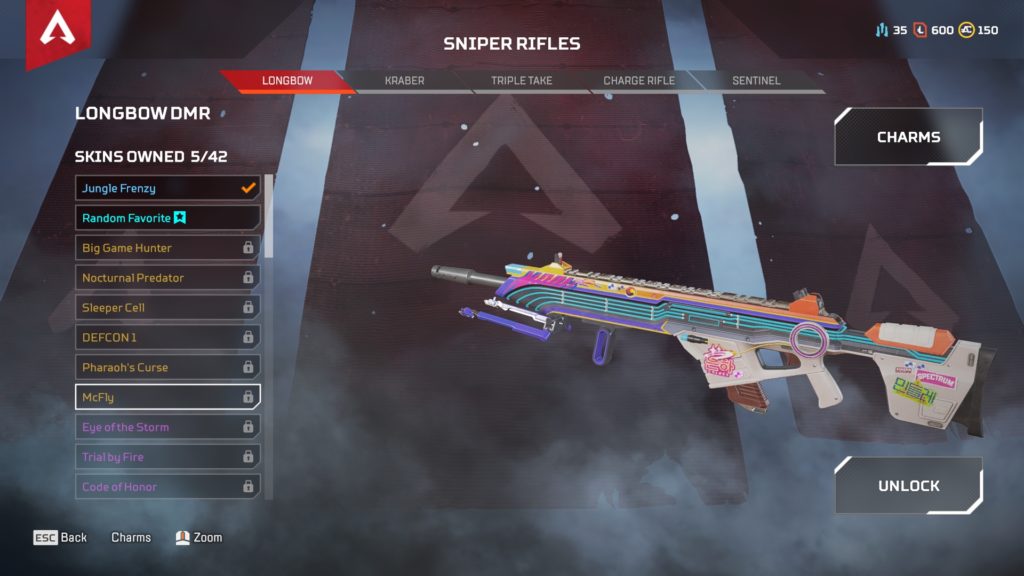Select the Triple Take tab
The image size is (1024, 576).
(x=521, y=81)
